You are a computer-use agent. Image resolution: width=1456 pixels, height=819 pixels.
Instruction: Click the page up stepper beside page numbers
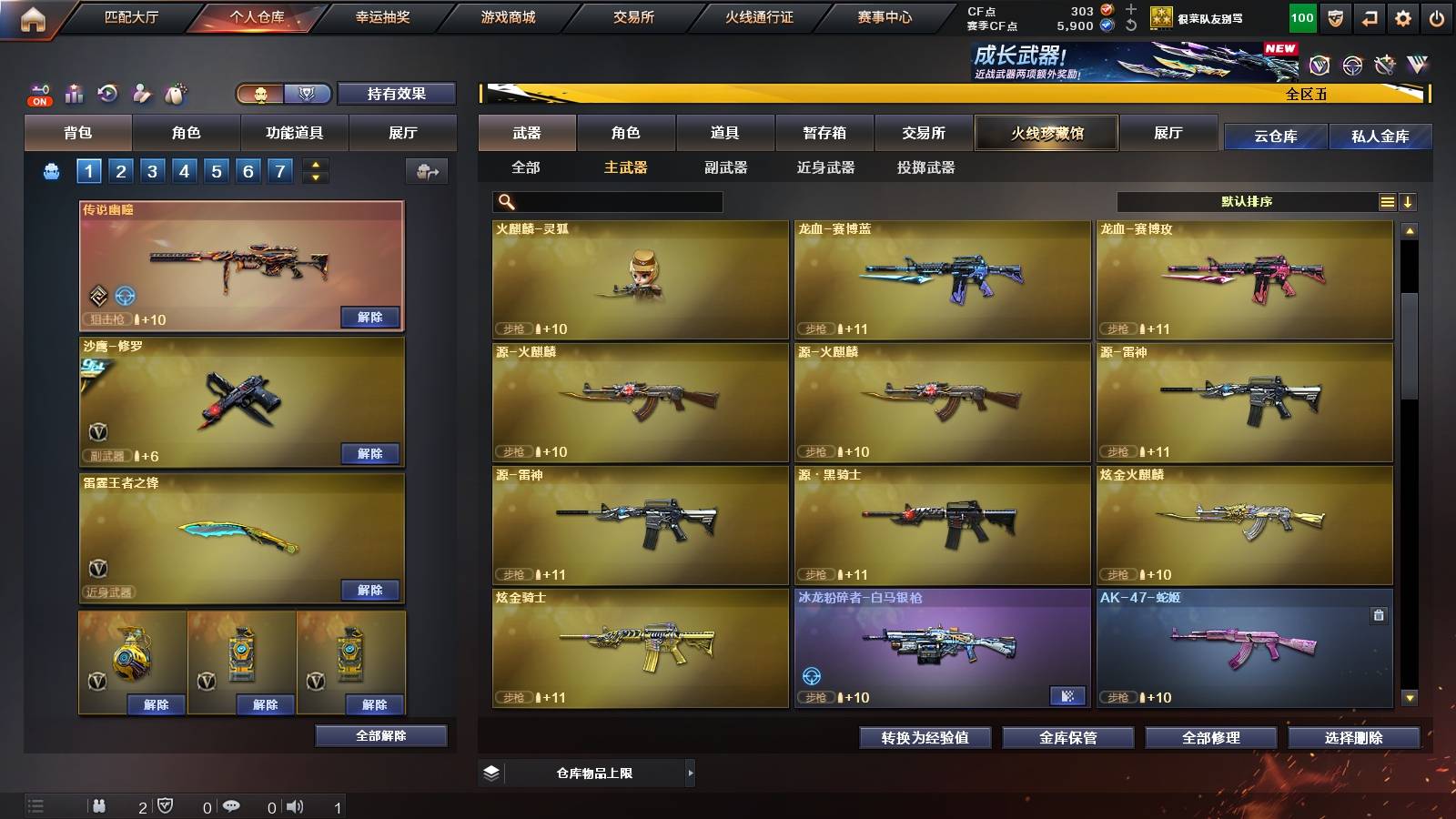(x=314, y=164)
